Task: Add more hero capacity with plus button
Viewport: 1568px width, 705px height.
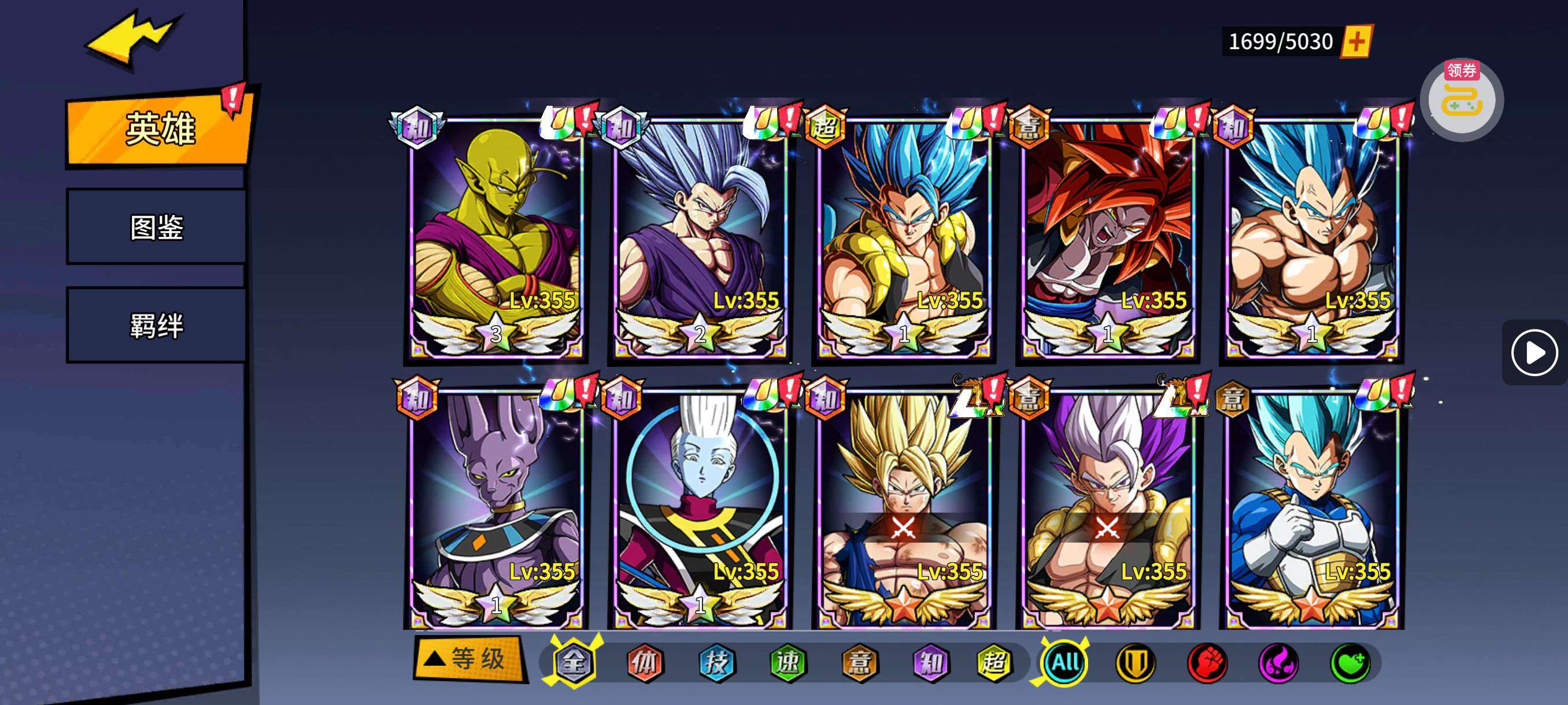Action: coord(1357,42)
